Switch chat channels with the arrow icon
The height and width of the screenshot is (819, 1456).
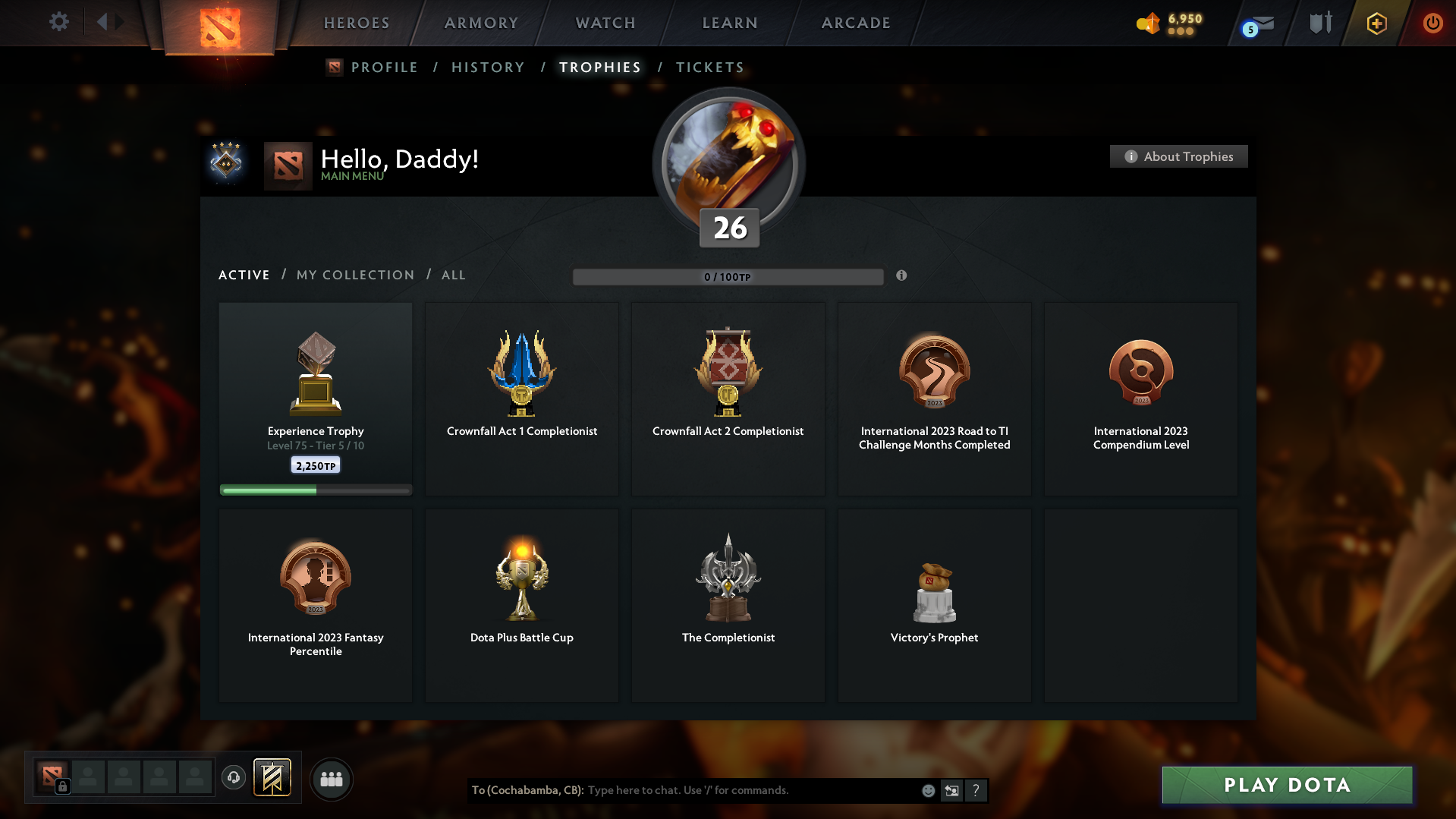coord(952,790)
